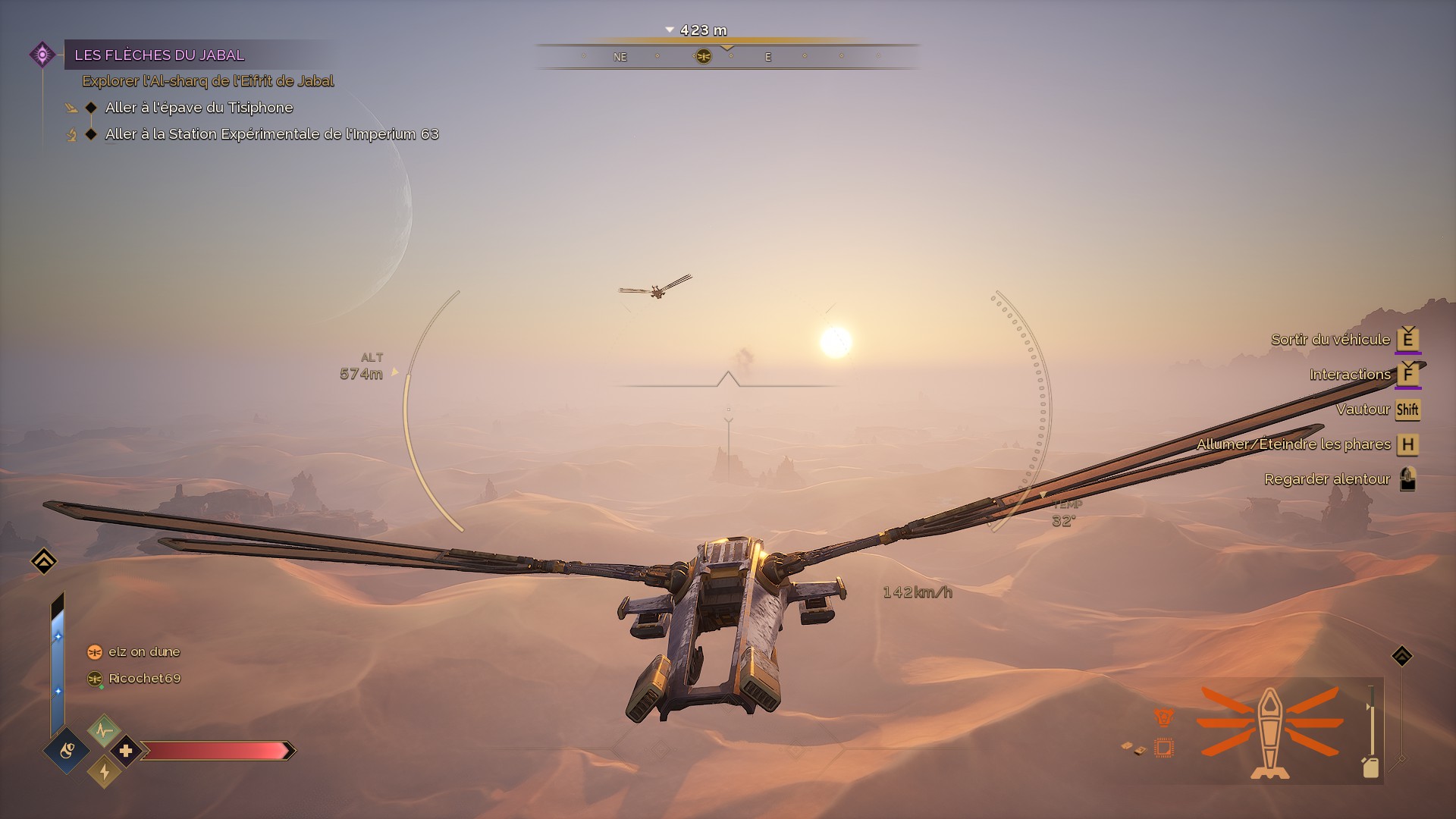
Task: Click the white plus health icon
Action: pos(126,751)
